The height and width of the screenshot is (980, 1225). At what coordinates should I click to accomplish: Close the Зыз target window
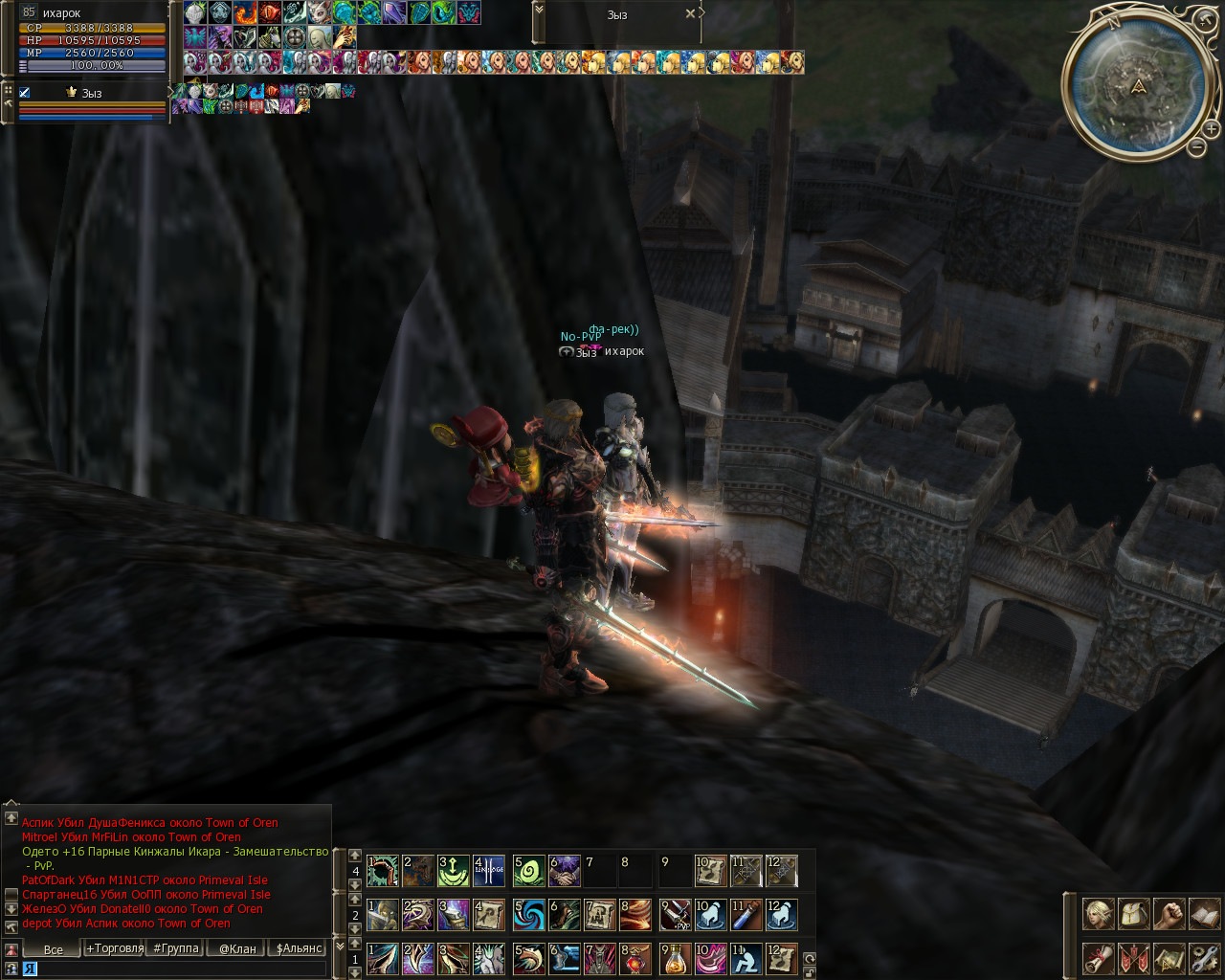691,14
